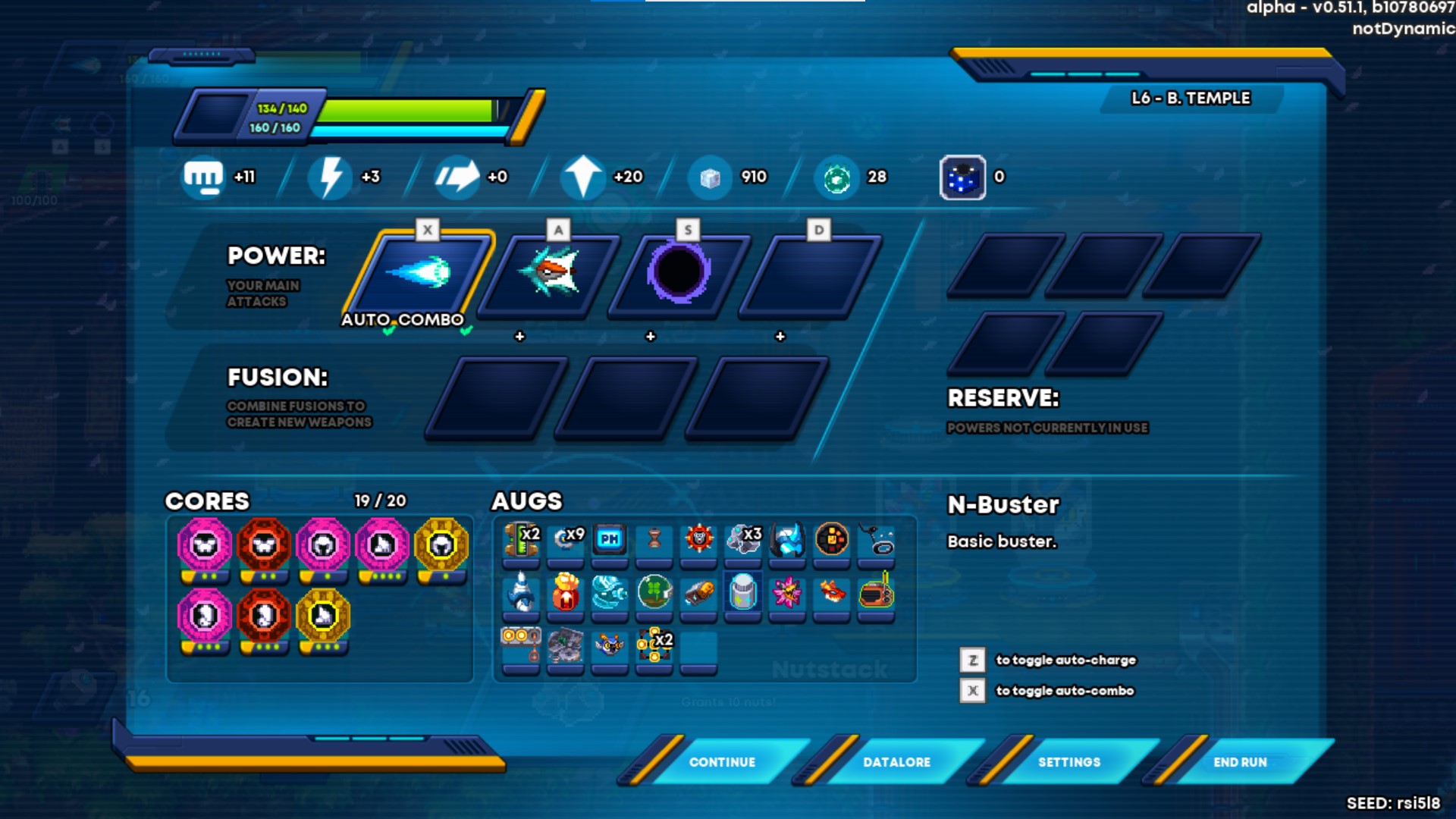Continue the current run

721,762
